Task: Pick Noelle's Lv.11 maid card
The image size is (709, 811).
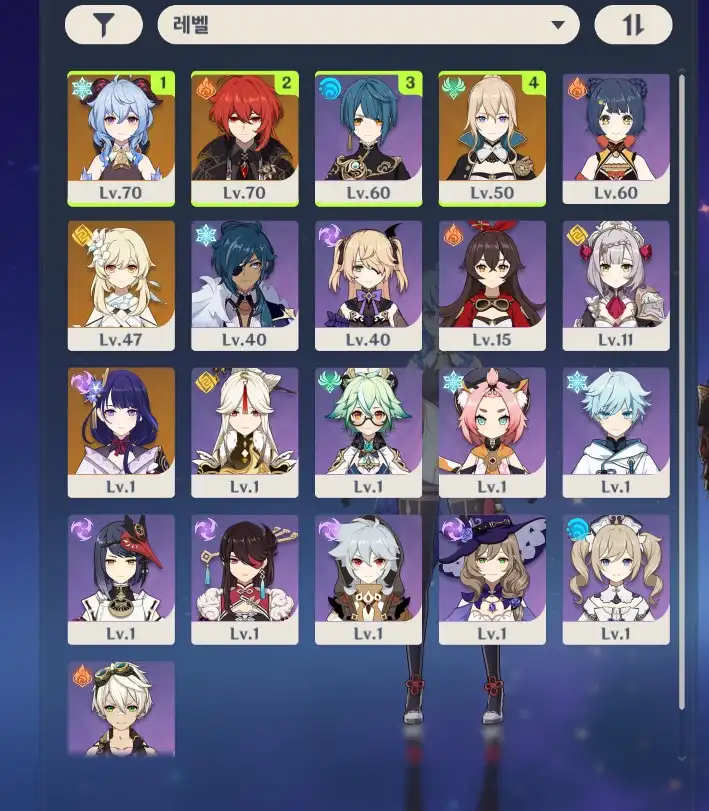Action: (616, 285)
